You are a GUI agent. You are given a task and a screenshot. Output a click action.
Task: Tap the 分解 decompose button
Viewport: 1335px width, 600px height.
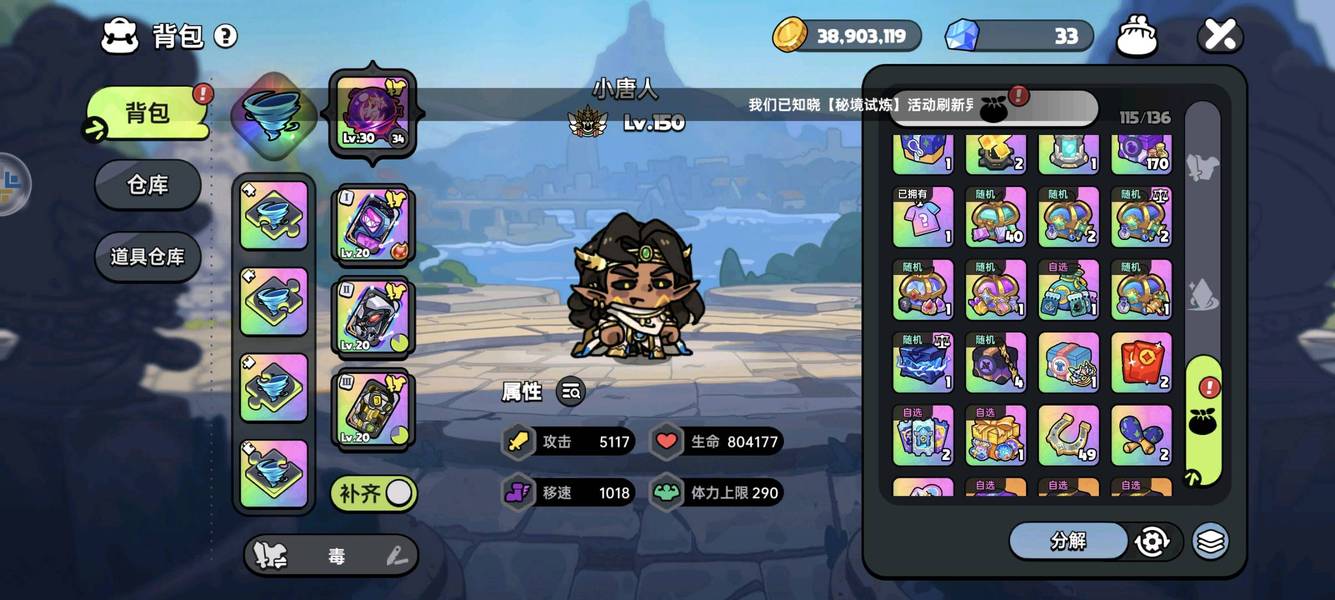coord(1068,541)
